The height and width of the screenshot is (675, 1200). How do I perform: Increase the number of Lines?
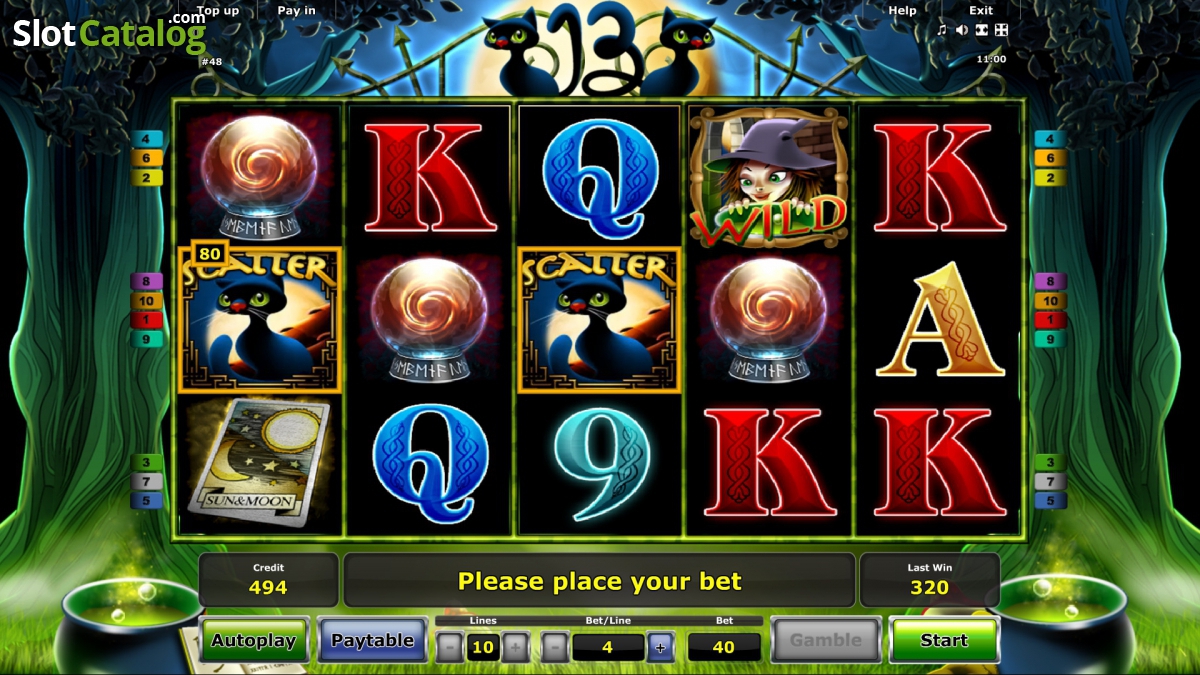tap(515, 647)
